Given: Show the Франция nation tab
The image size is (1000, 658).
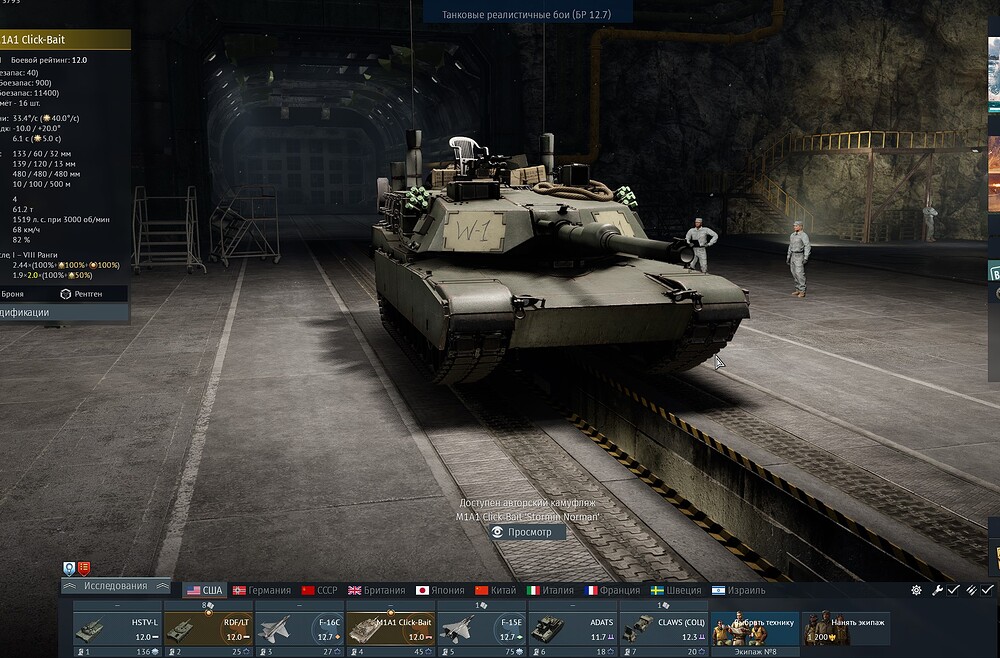Looking at the screenshot, I should point(612,591).
